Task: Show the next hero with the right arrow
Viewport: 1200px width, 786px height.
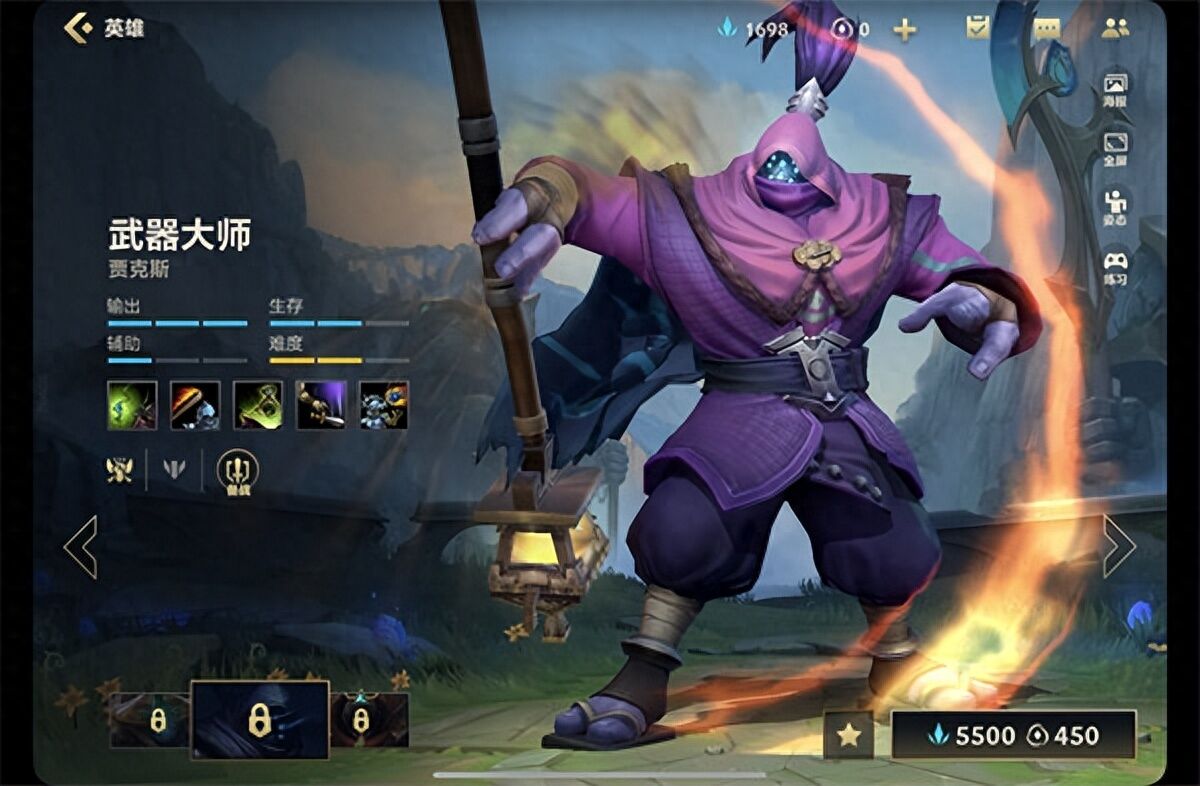Action: point(1118,546)
